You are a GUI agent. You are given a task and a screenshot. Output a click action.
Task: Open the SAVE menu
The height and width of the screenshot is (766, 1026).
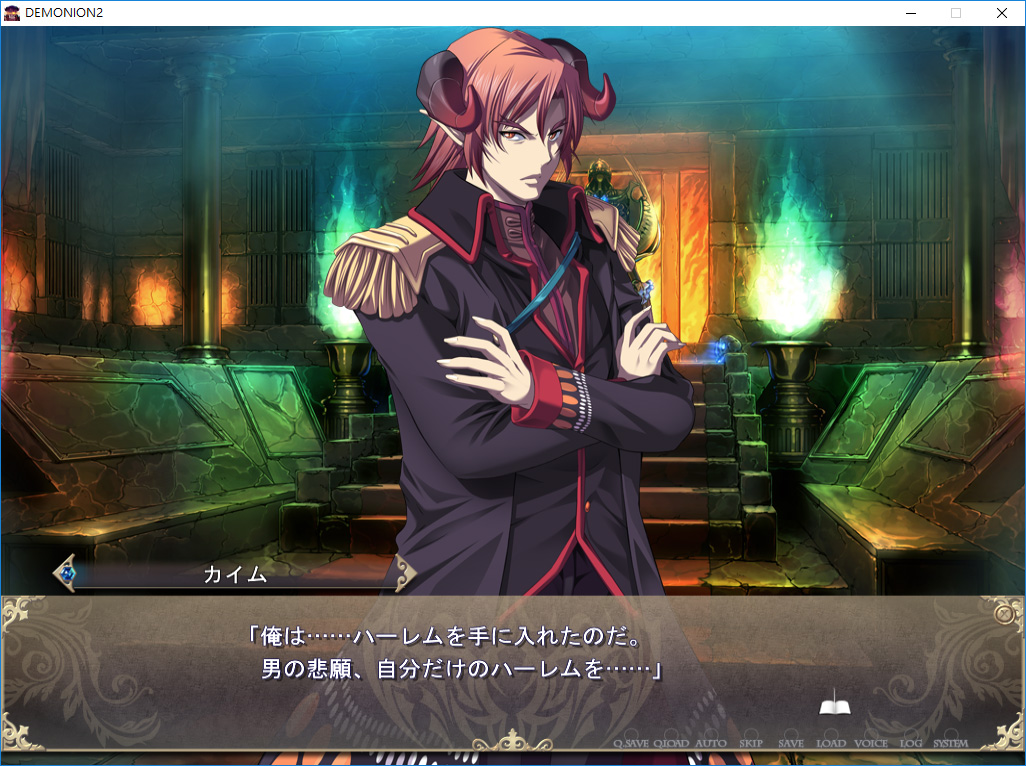(x=791, y=744)
